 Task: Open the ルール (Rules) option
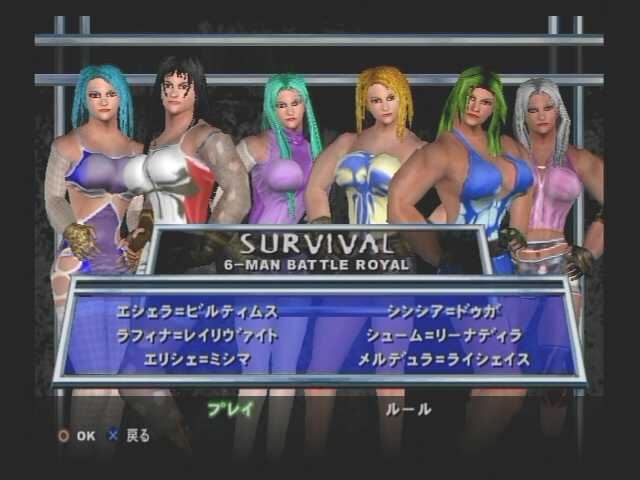click(409, 408)
